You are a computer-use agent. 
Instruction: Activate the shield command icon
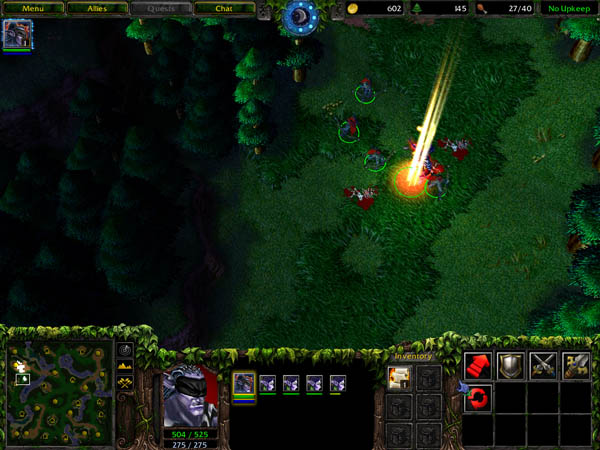click(511, 366)
